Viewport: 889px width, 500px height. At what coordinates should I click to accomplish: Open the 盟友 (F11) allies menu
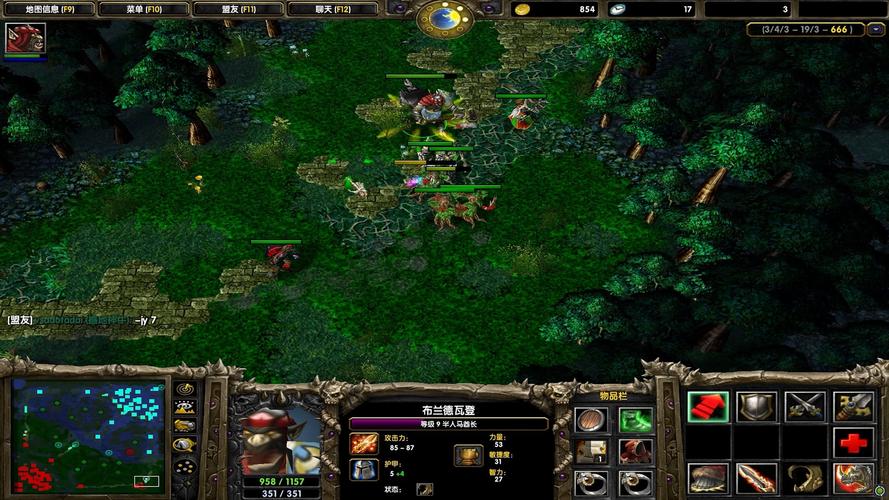point(238,9)
